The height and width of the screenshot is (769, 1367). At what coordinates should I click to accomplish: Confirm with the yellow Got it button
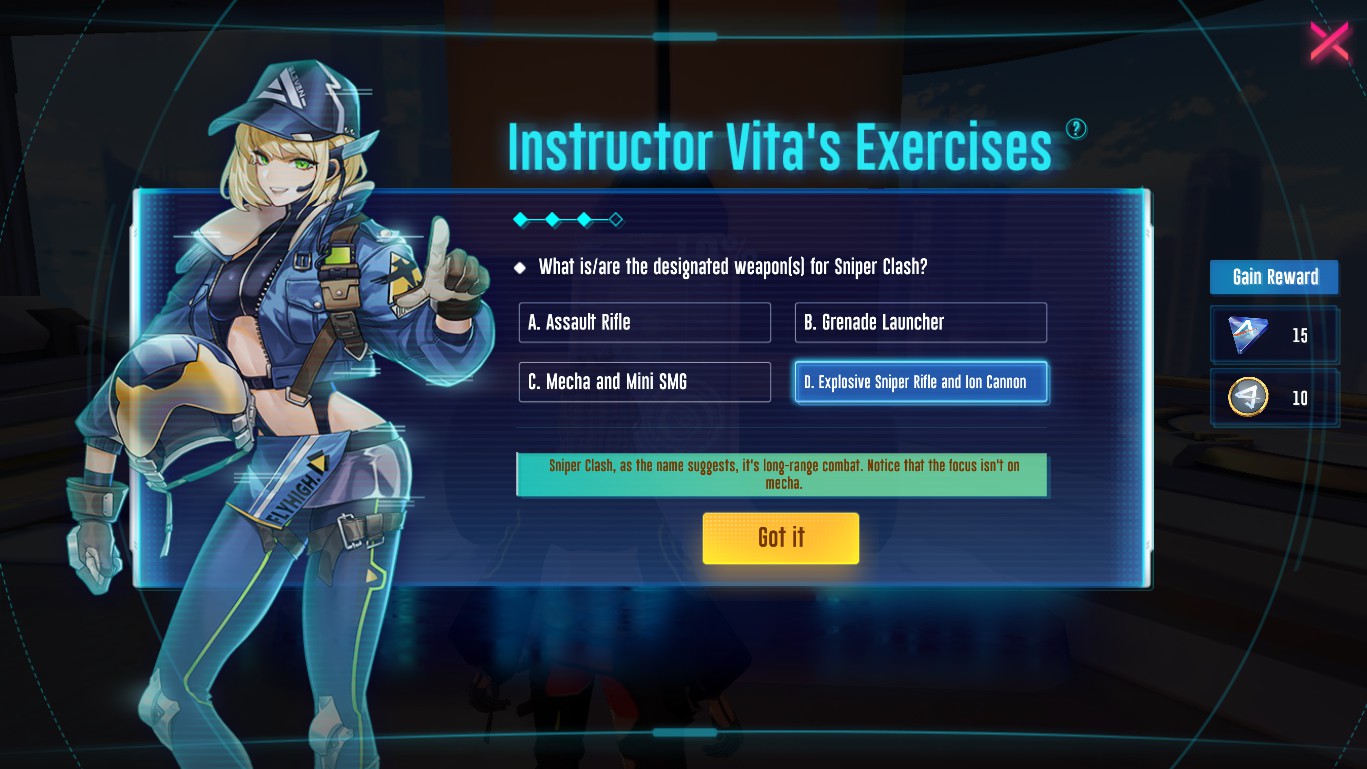pyautogui.click(x=780, y=538)
